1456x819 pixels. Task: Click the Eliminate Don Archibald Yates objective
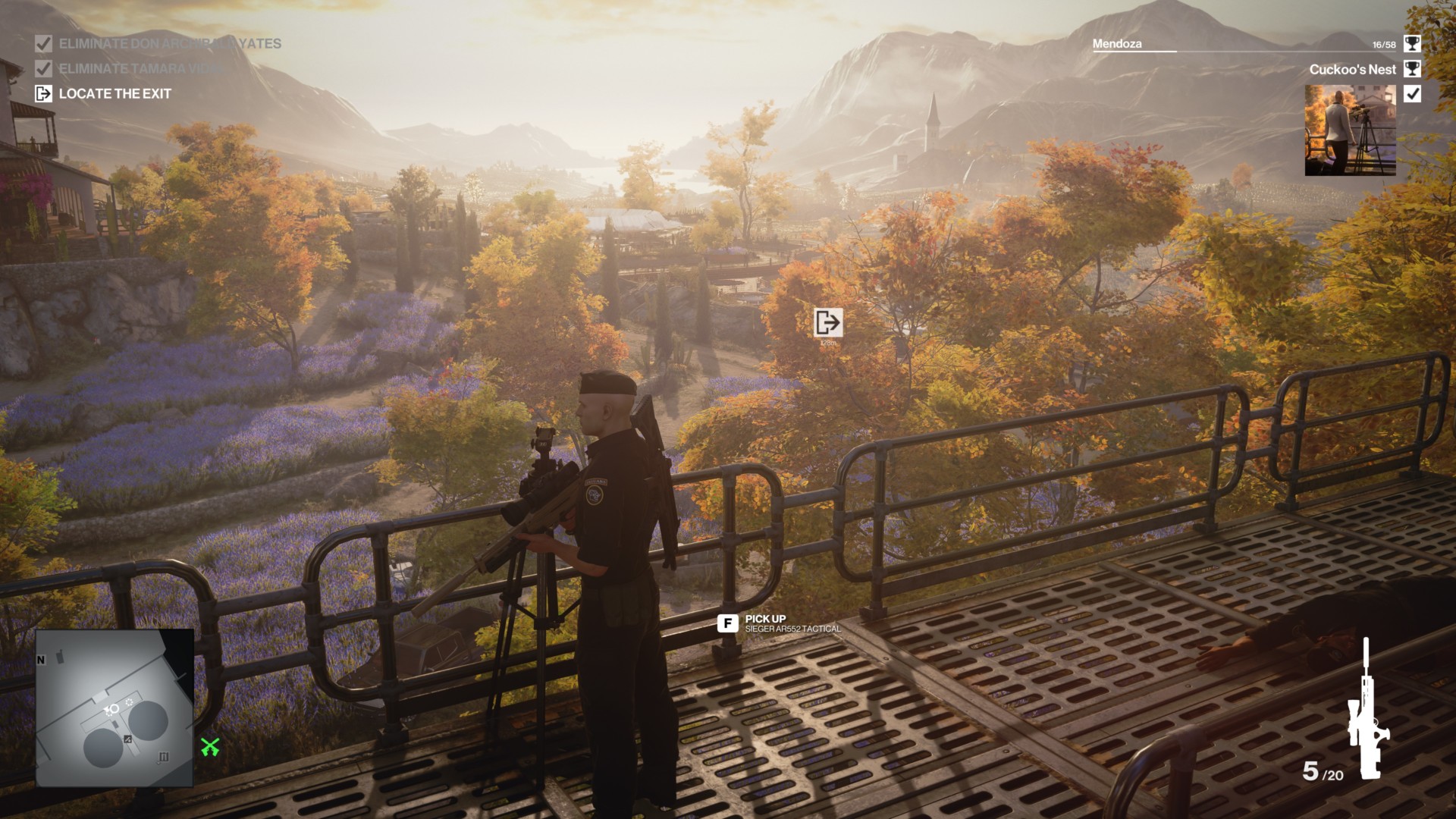169,44
